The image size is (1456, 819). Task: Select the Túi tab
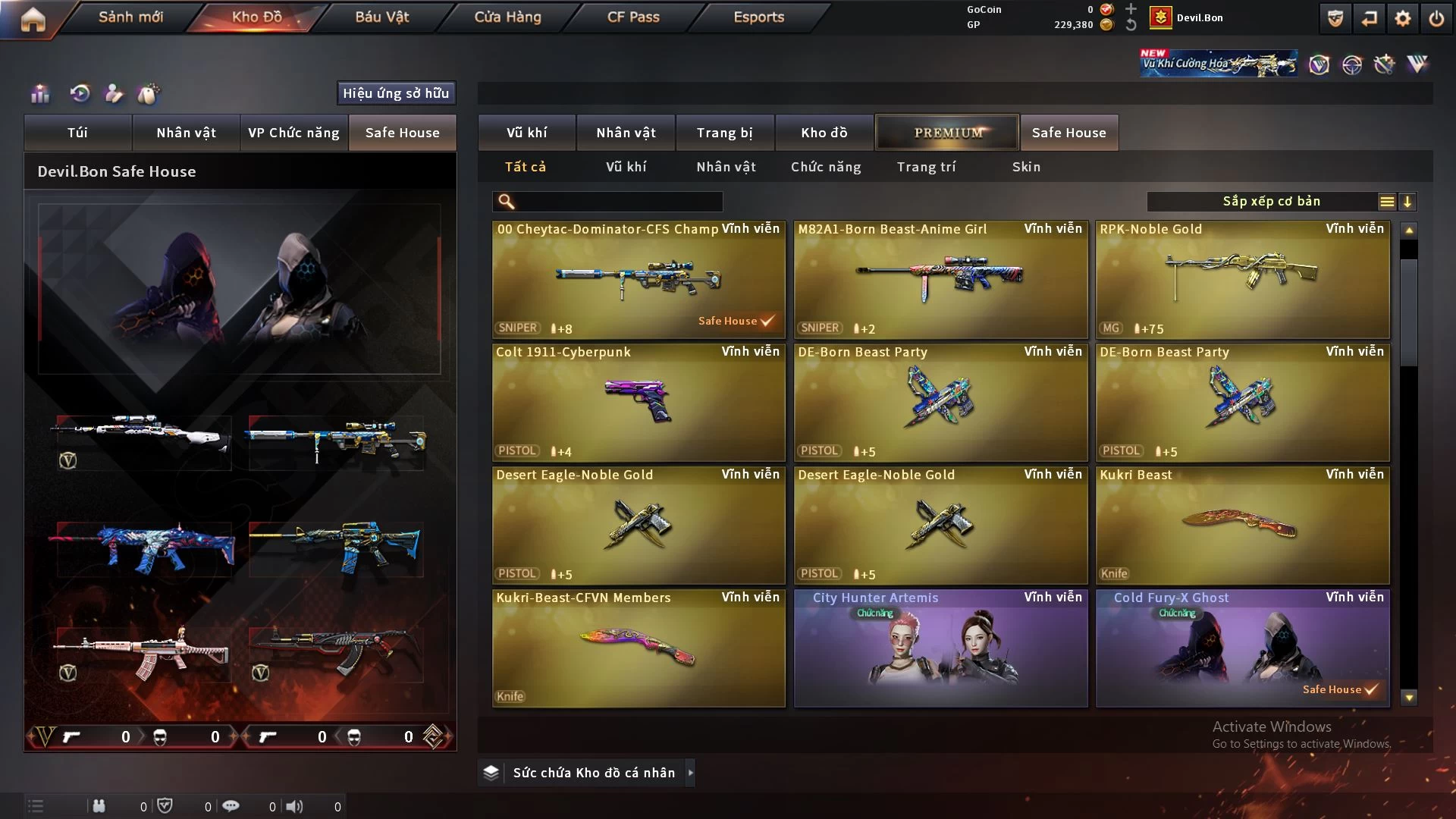(77, 133)
